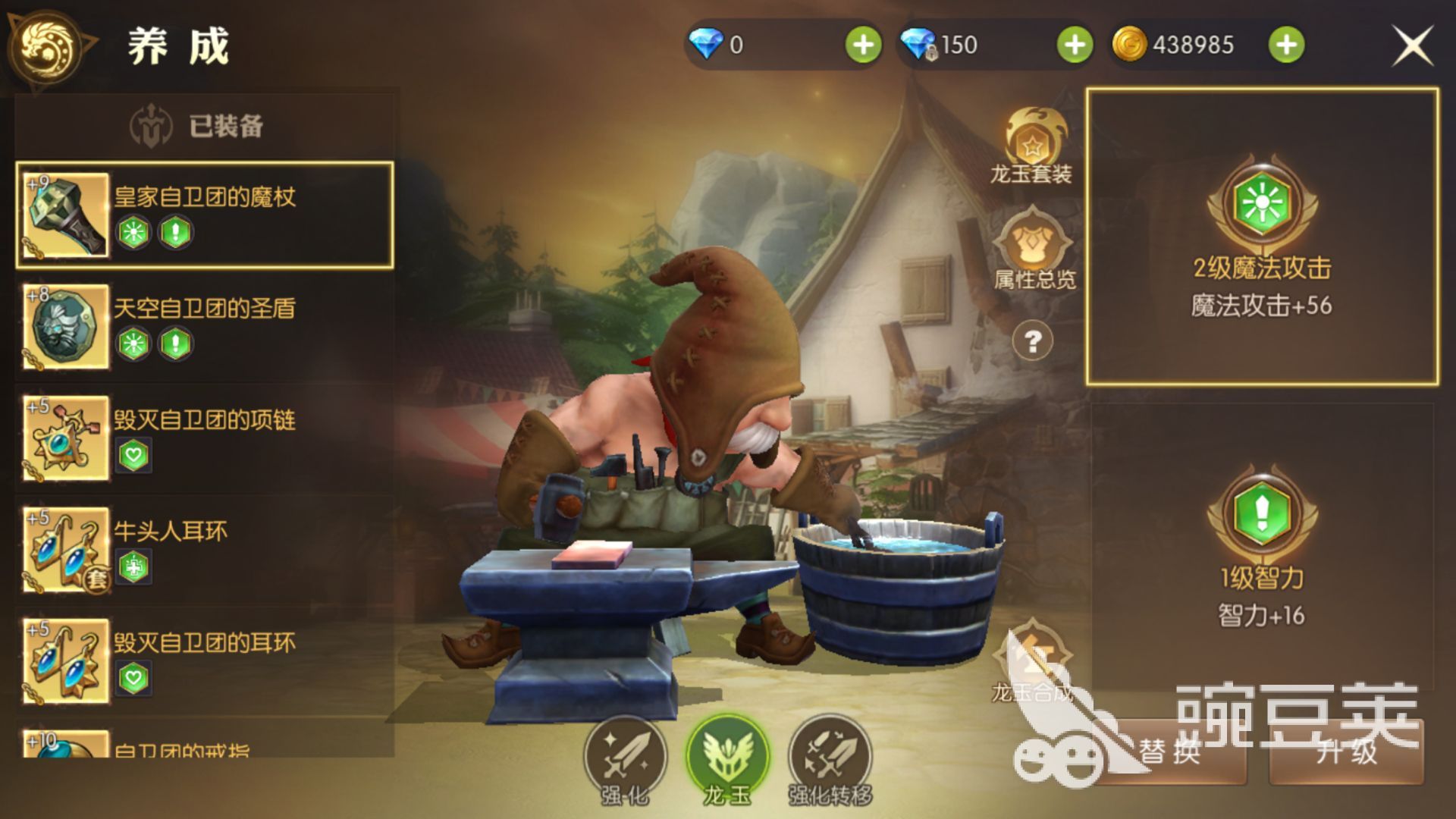The image size is (1456, 819).
Task: Open the 强化转移 transfer tab
Action: [x=830, y=758]
